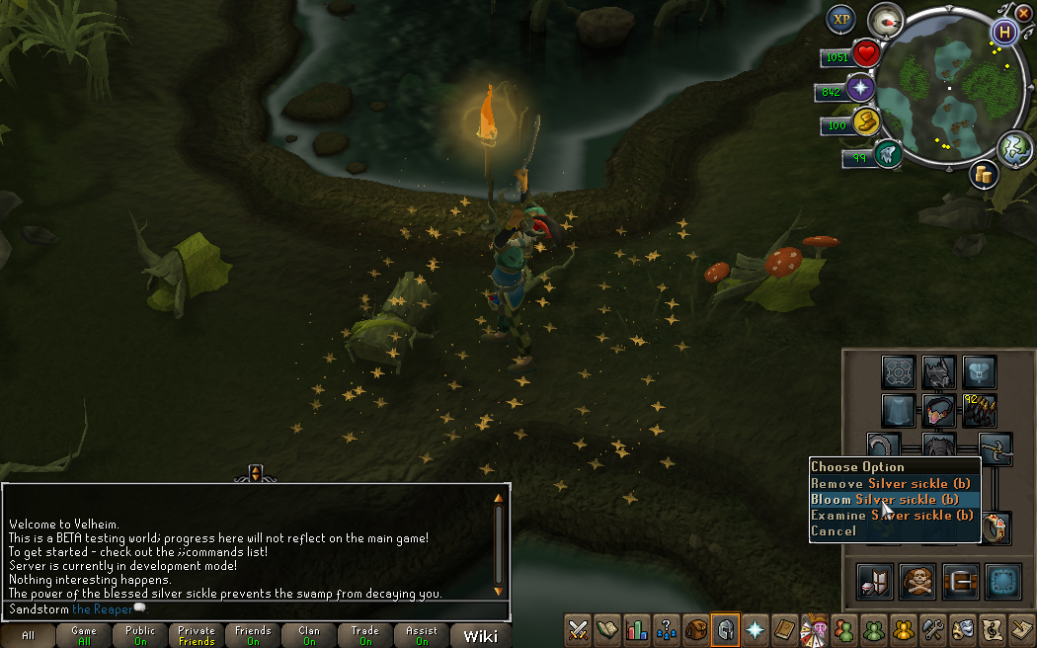
Task: Click the prayer points star orb
Action: [860, 89]
